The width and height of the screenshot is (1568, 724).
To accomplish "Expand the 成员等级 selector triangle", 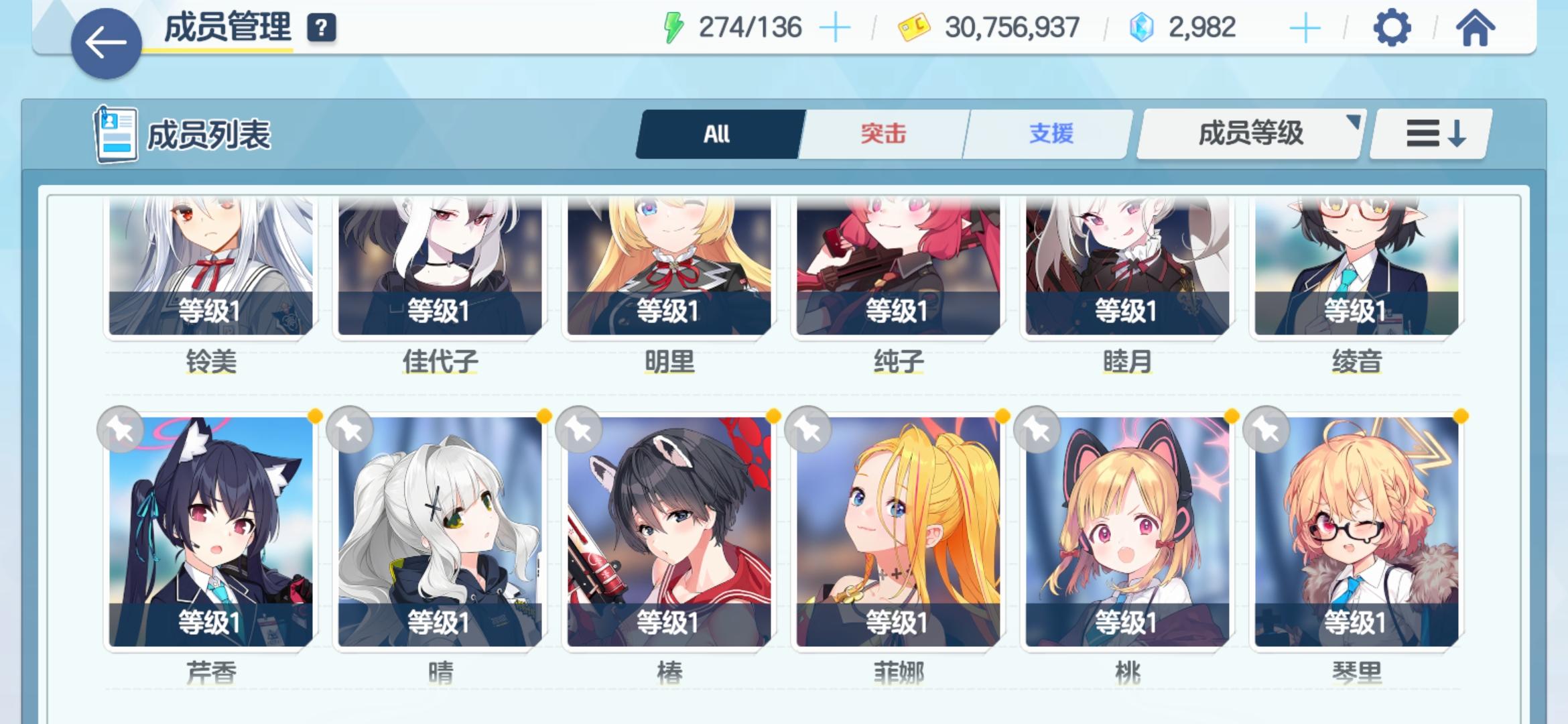I will [x=1355, y=121].
